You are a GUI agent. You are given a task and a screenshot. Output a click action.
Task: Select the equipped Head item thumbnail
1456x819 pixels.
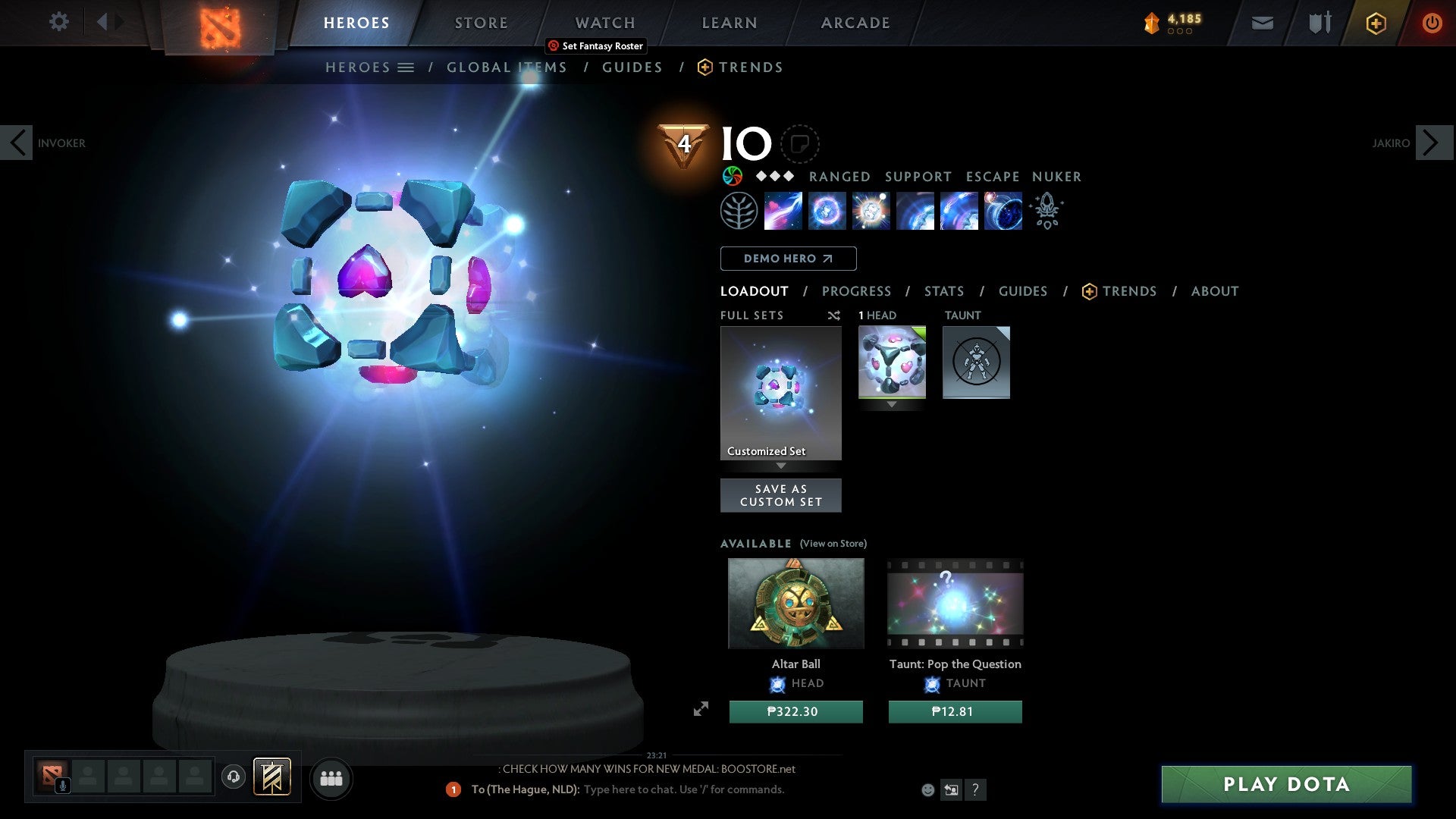click(x=892, y=362)
